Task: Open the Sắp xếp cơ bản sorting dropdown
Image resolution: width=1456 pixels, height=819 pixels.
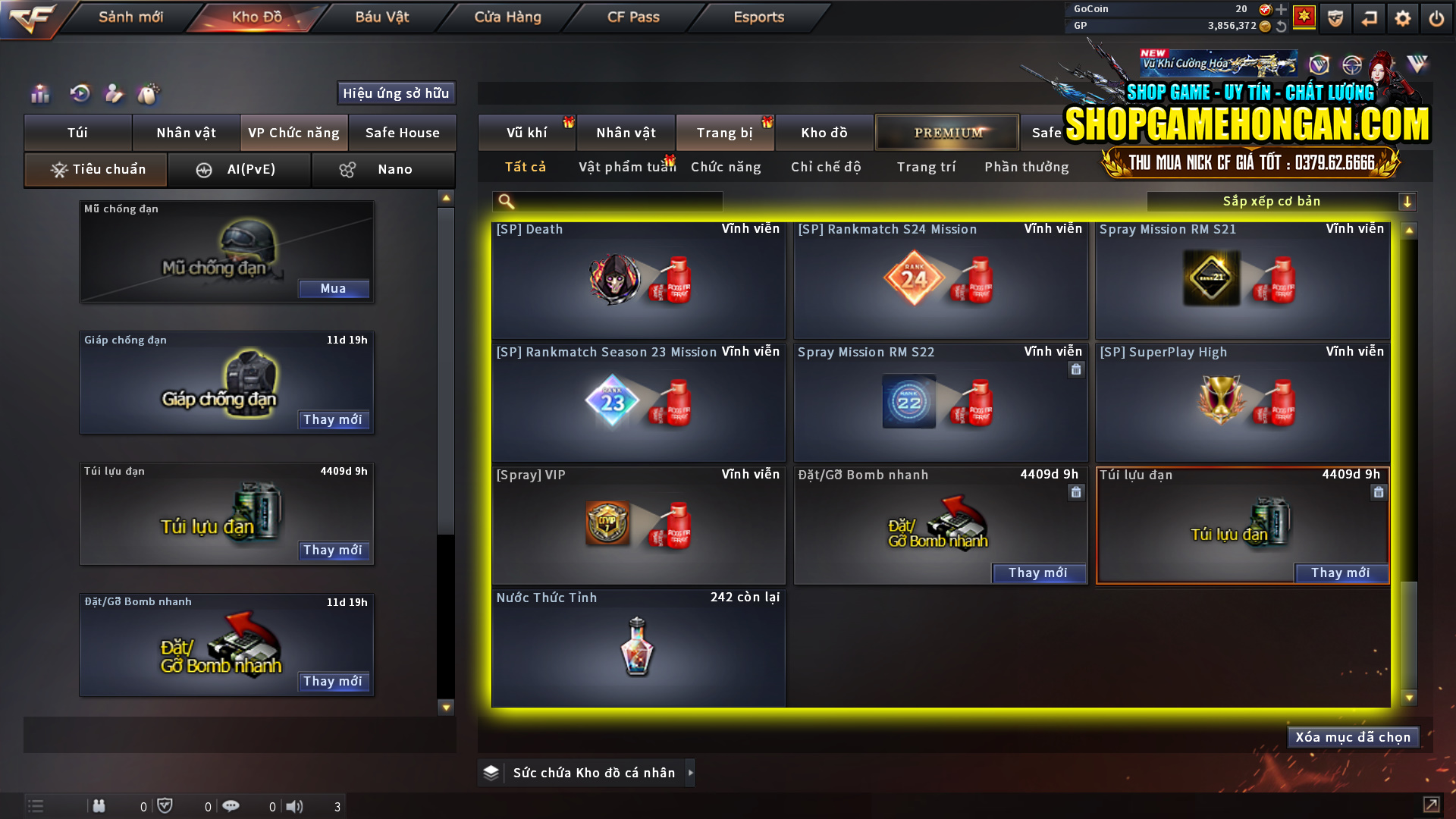Action: [1282, 201]
